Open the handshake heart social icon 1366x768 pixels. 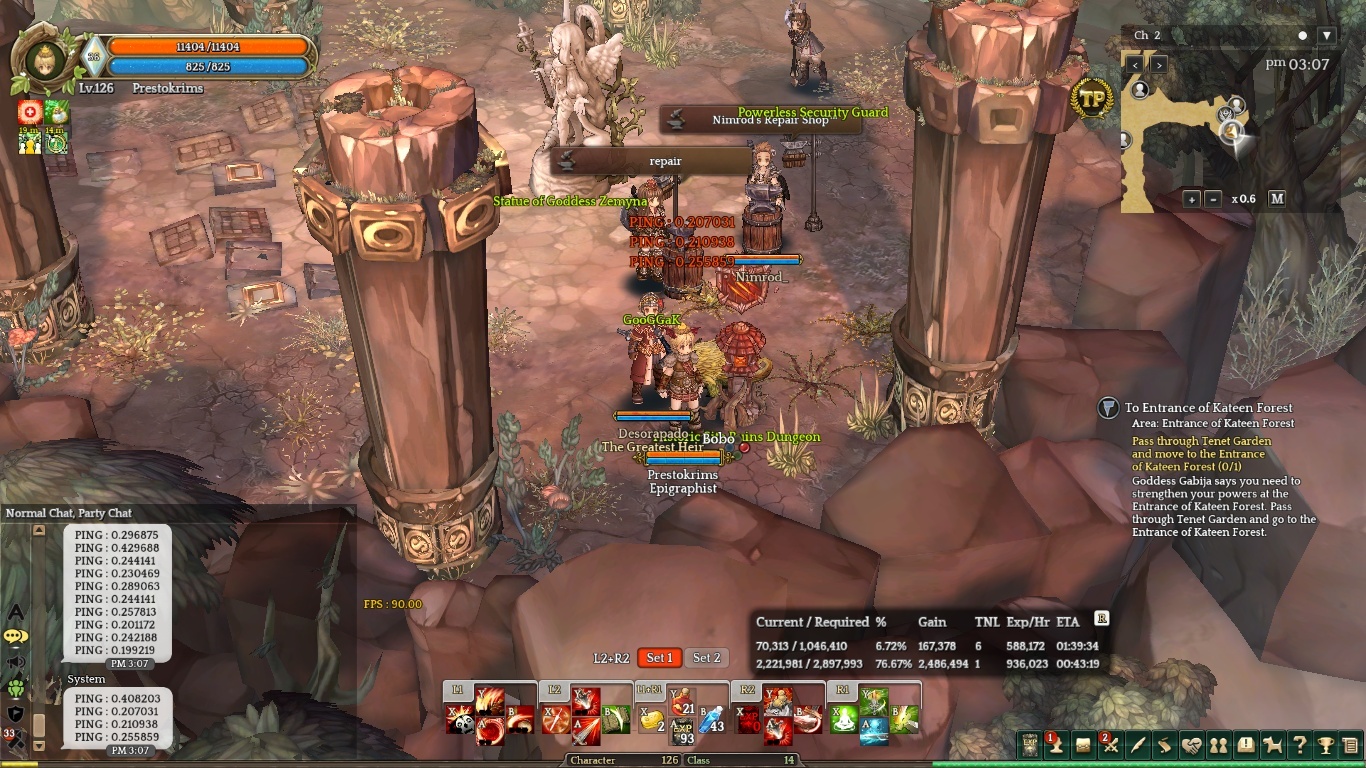[x=1191, y=745]
